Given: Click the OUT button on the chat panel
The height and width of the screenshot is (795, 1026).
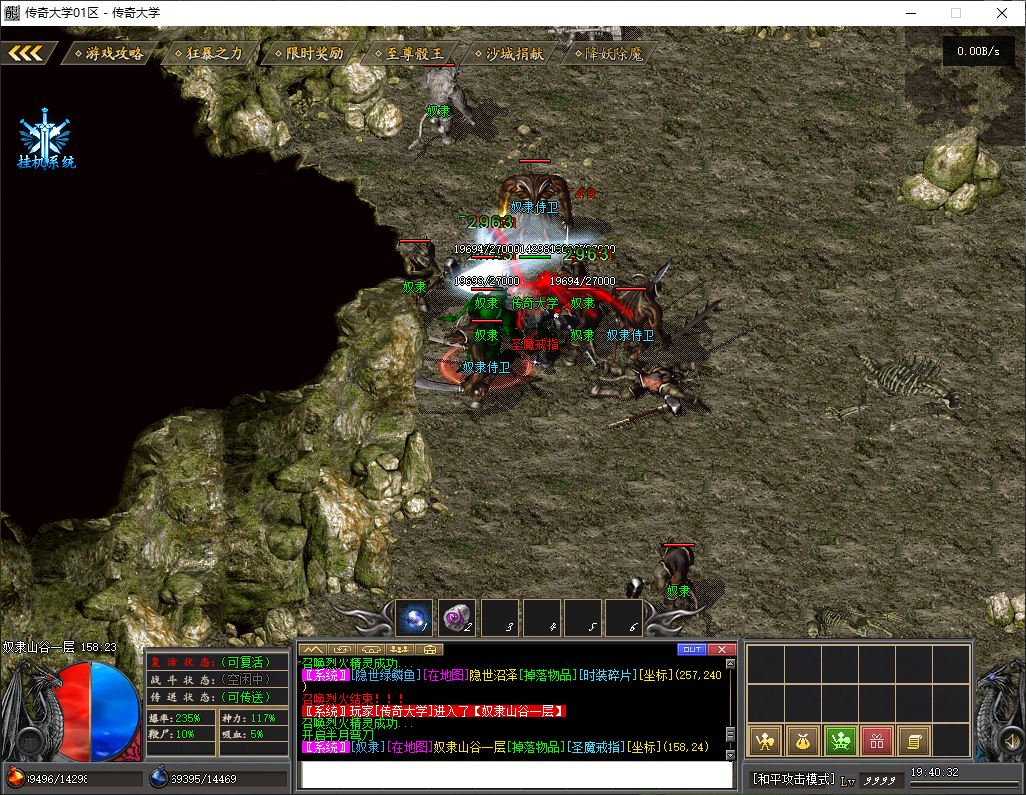Looking at the screenshot, I should click(692, 650).
